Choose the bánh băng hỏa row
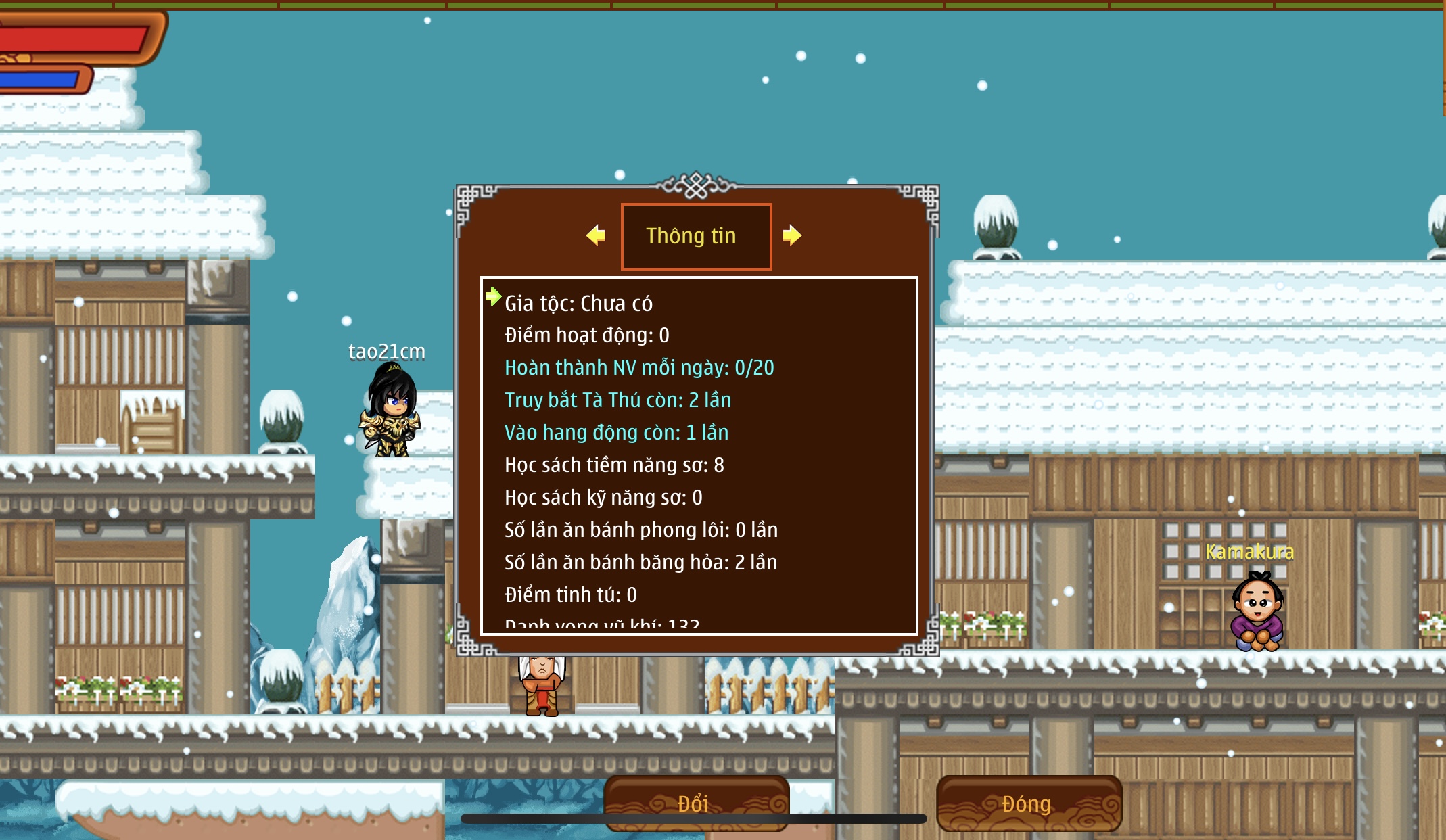Image resolution: width=1446 pixels, height=840 pixels. [640, 563]
